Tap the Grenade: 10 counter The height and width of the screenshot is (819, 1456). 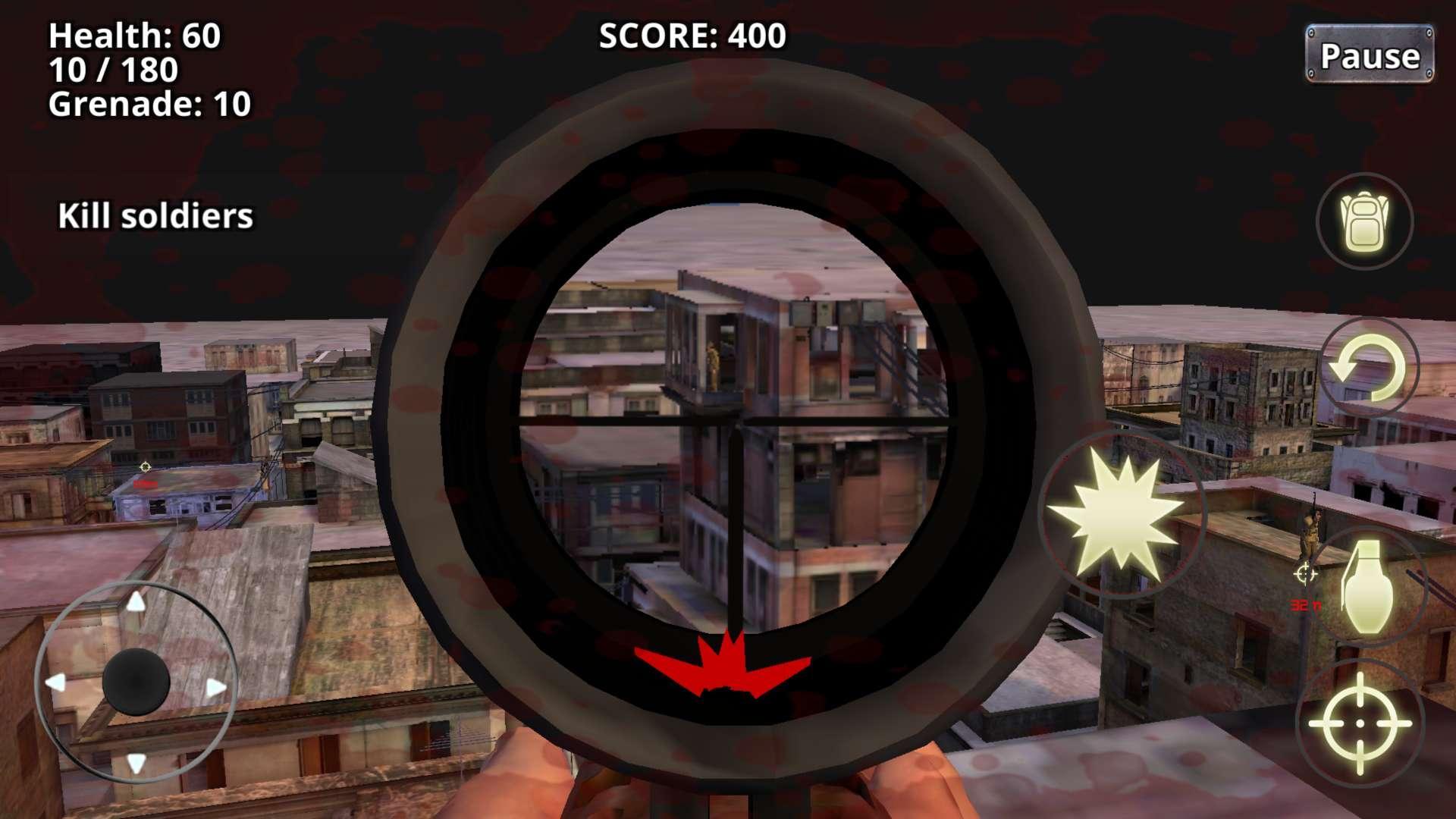pos(149,105)
